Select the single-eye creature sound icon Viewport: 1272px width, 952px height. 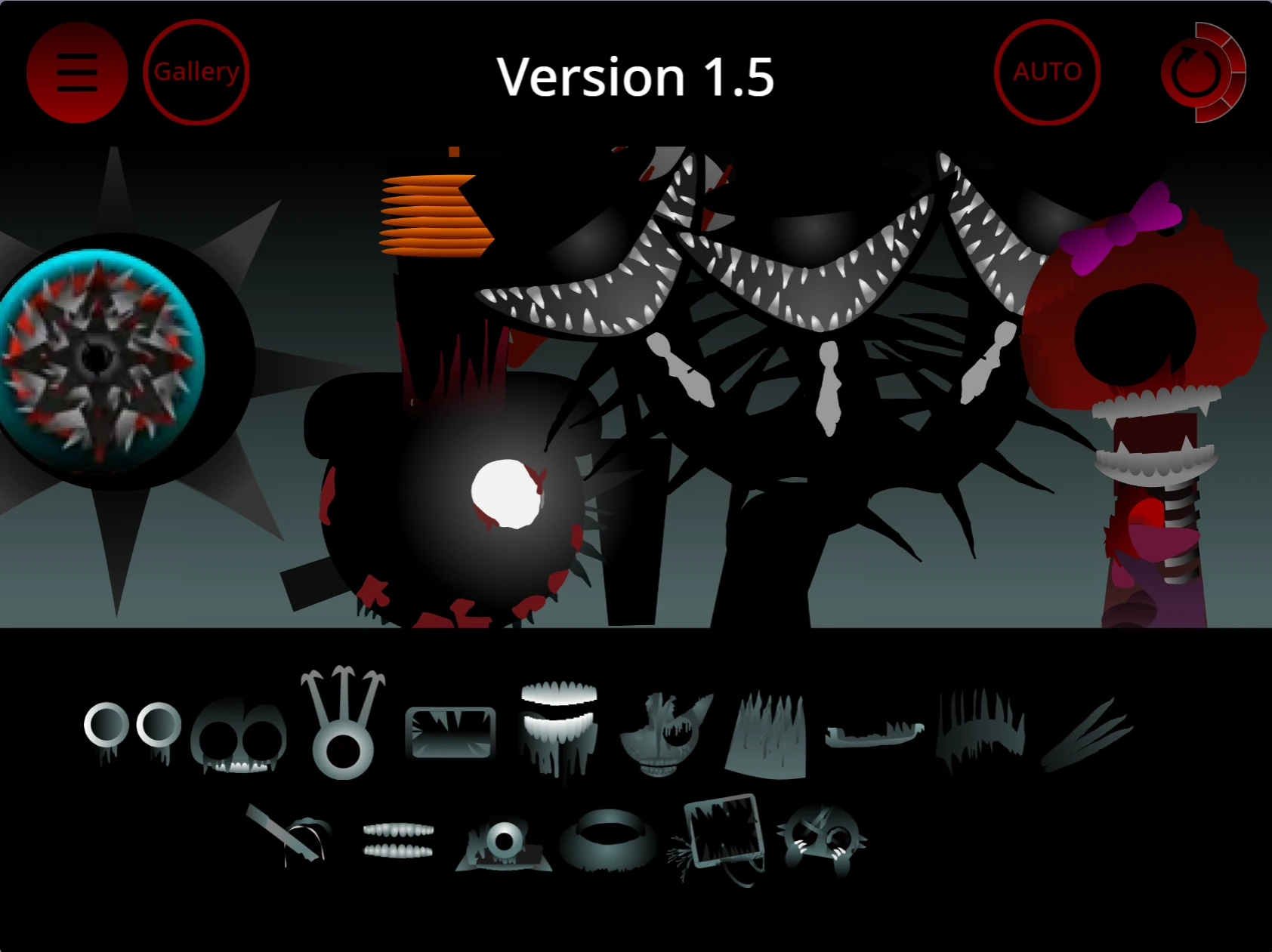(x=503, y=838)
